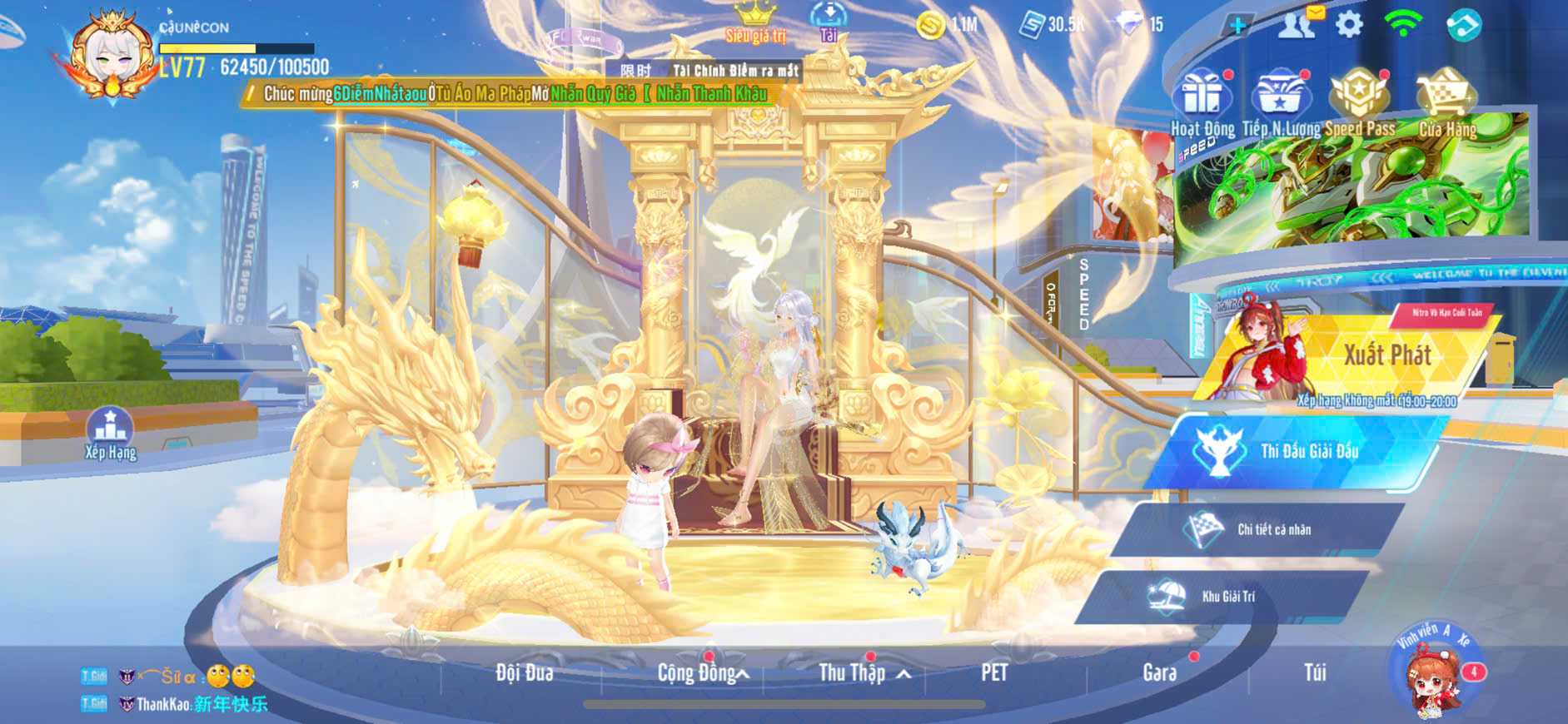Open the Tải download icon

click(829, 22)
